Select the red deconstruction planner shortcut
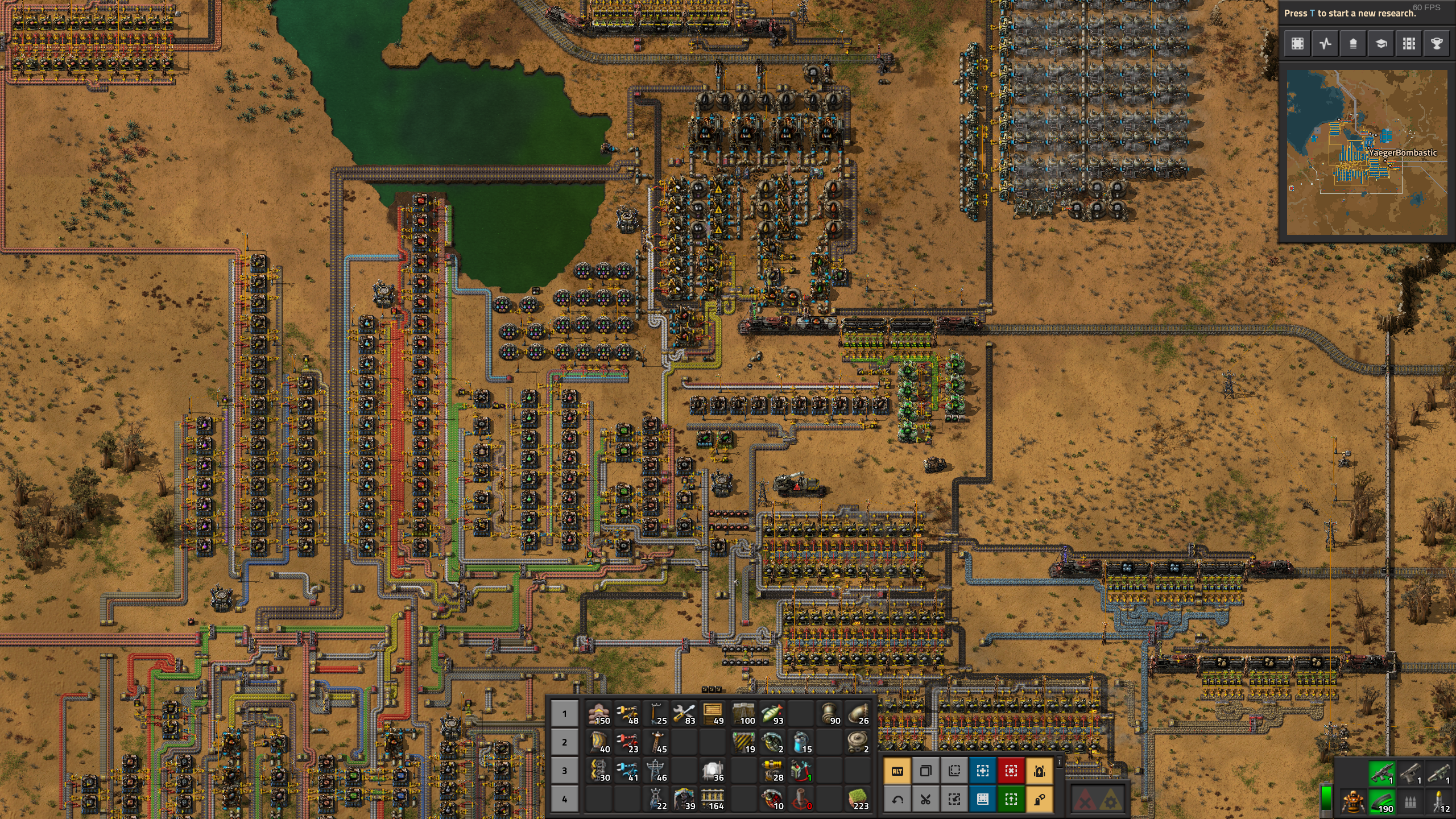The width and height of the screenshot is (1456, 819). 1011,771
